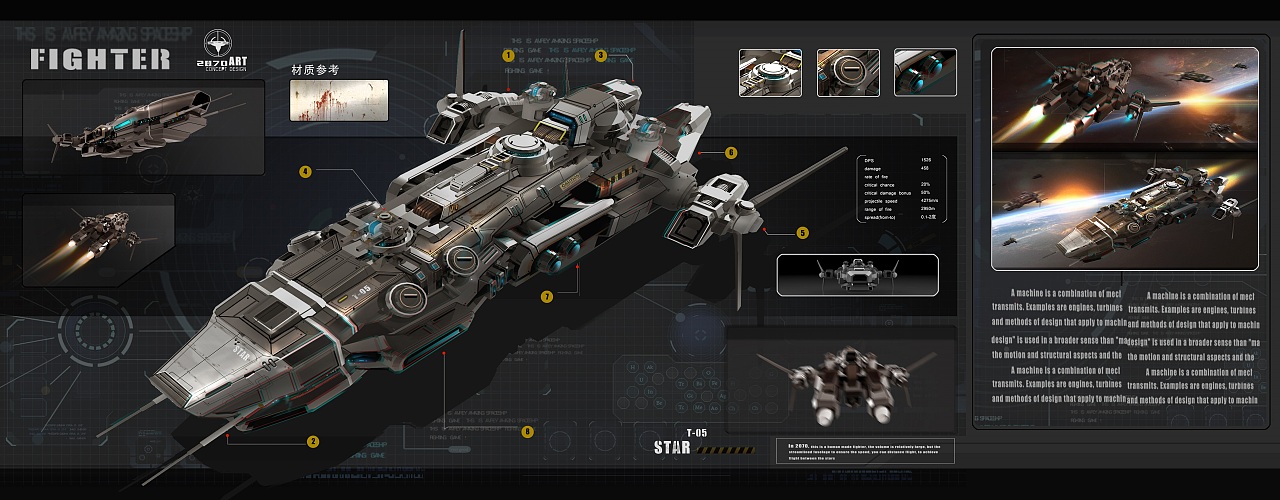
Task: Click the number 6 callout marker
Action: pyautogui.click(x=731, y=153)
